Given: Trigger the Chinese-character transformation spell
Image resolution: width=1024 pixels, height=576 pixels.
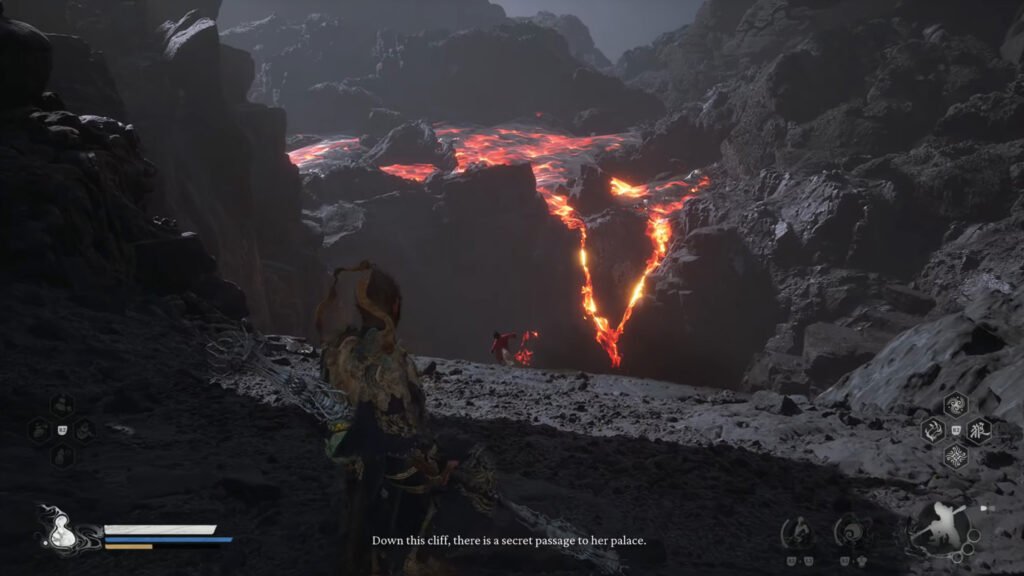Looking at the screenshot, I should pyautogui.click(x=978, y=430).
